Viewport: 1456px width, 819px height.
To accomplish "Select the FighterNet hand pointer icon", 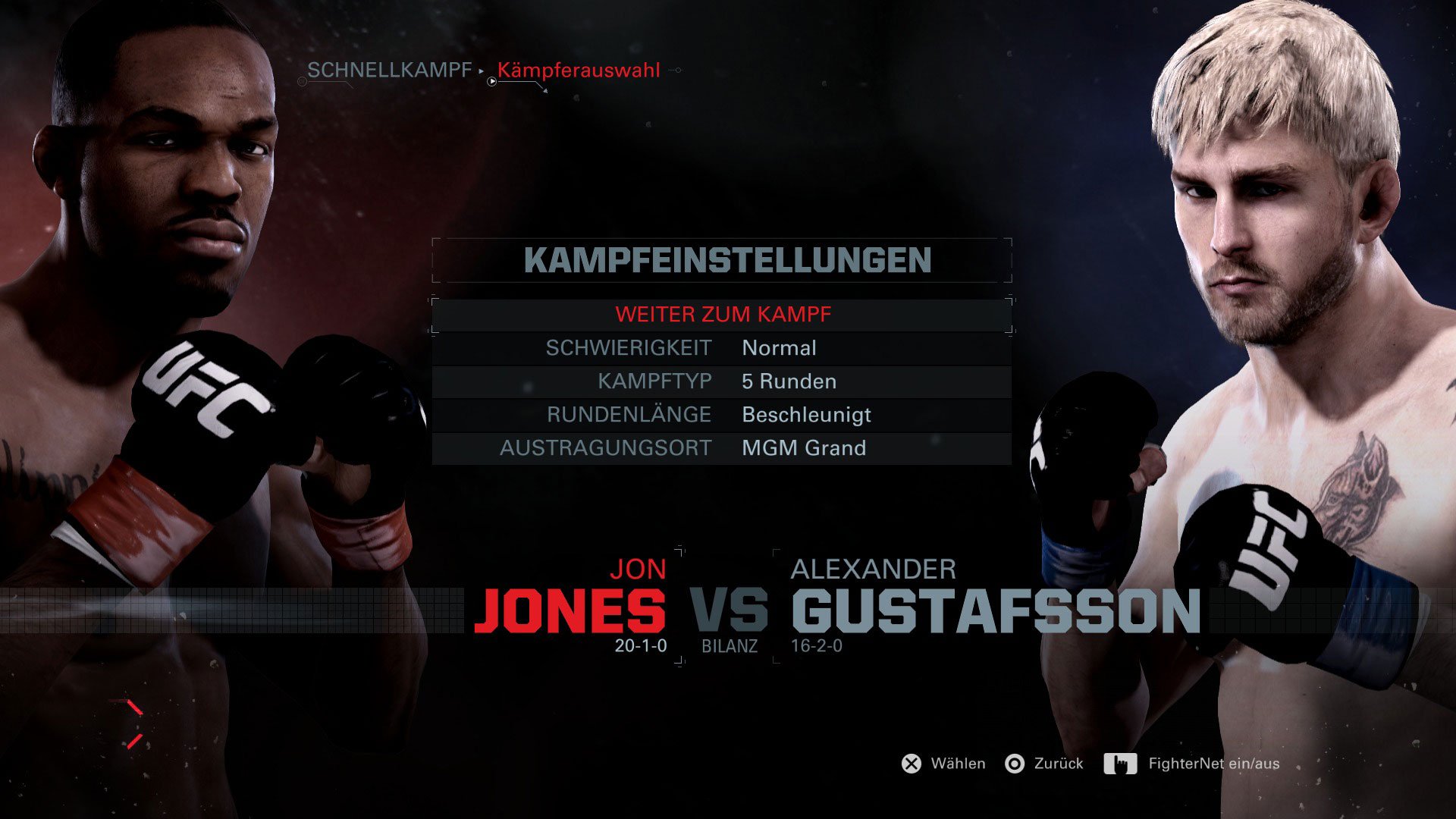I will coord(1121,764).
